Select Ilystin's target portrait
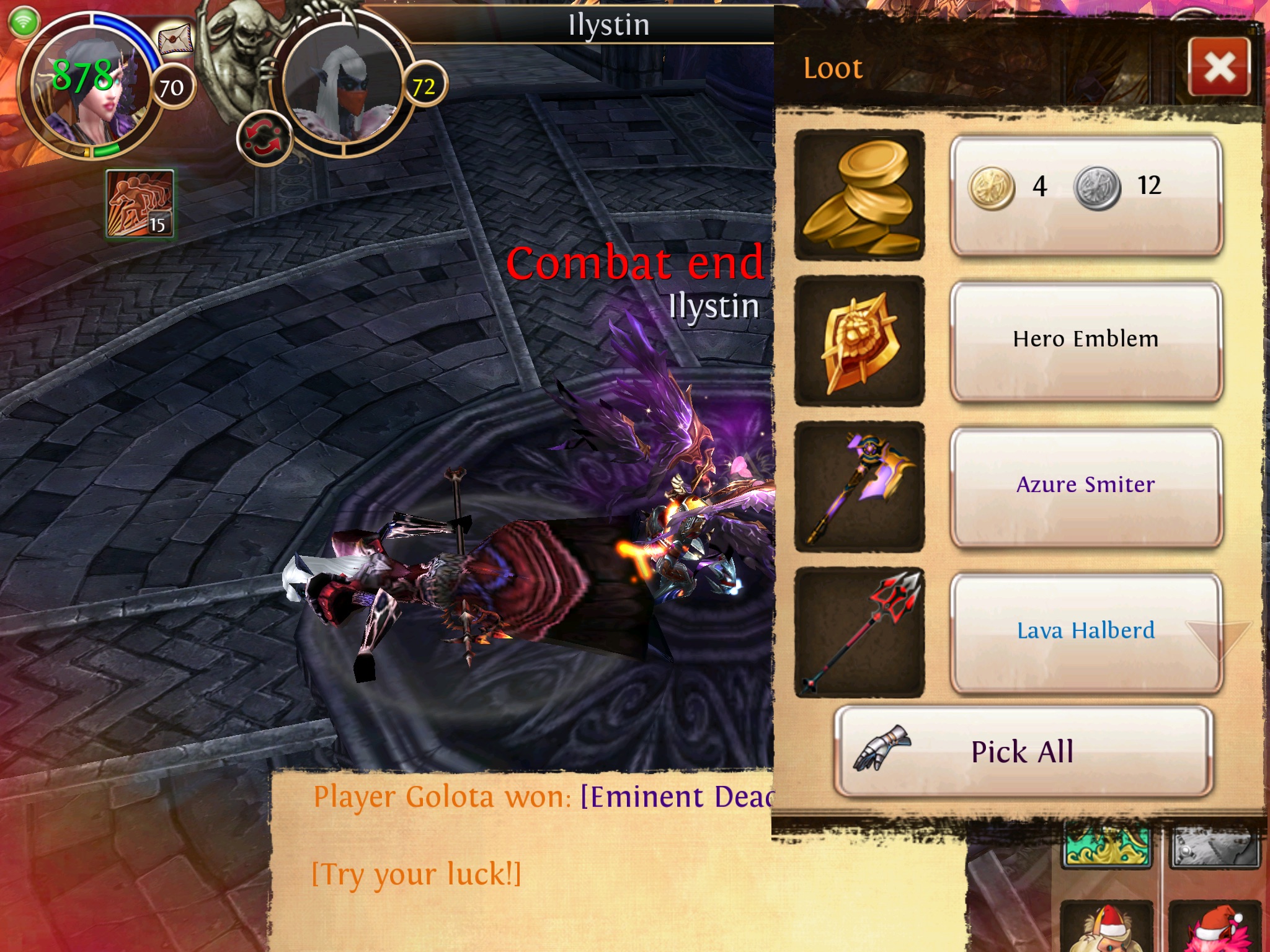The height and width of the screenshot is (952, 1270). [343, 84]
